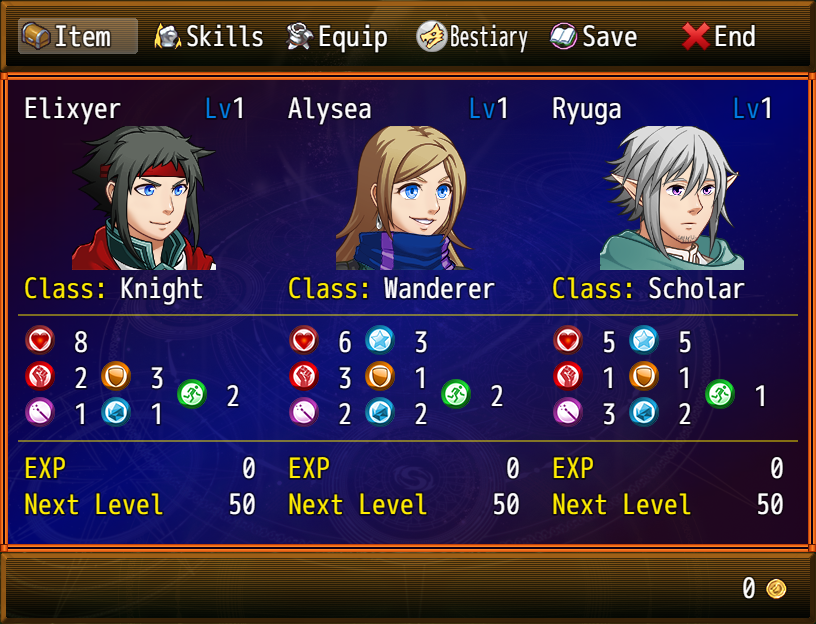Image resolution: width=816 pixels, height=624 pixels.
Task: Select the Skills menu entry
Action: 209,37
